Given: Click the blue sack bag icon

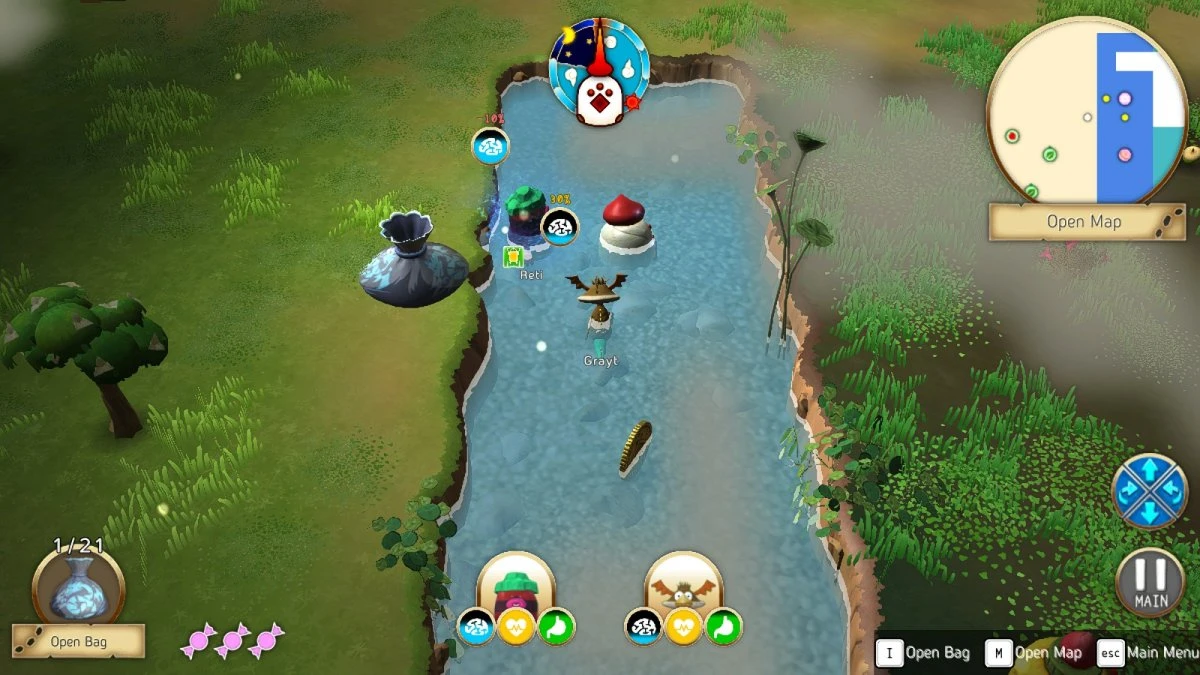Looking at the screenshot, I should [x=78, y=590].
